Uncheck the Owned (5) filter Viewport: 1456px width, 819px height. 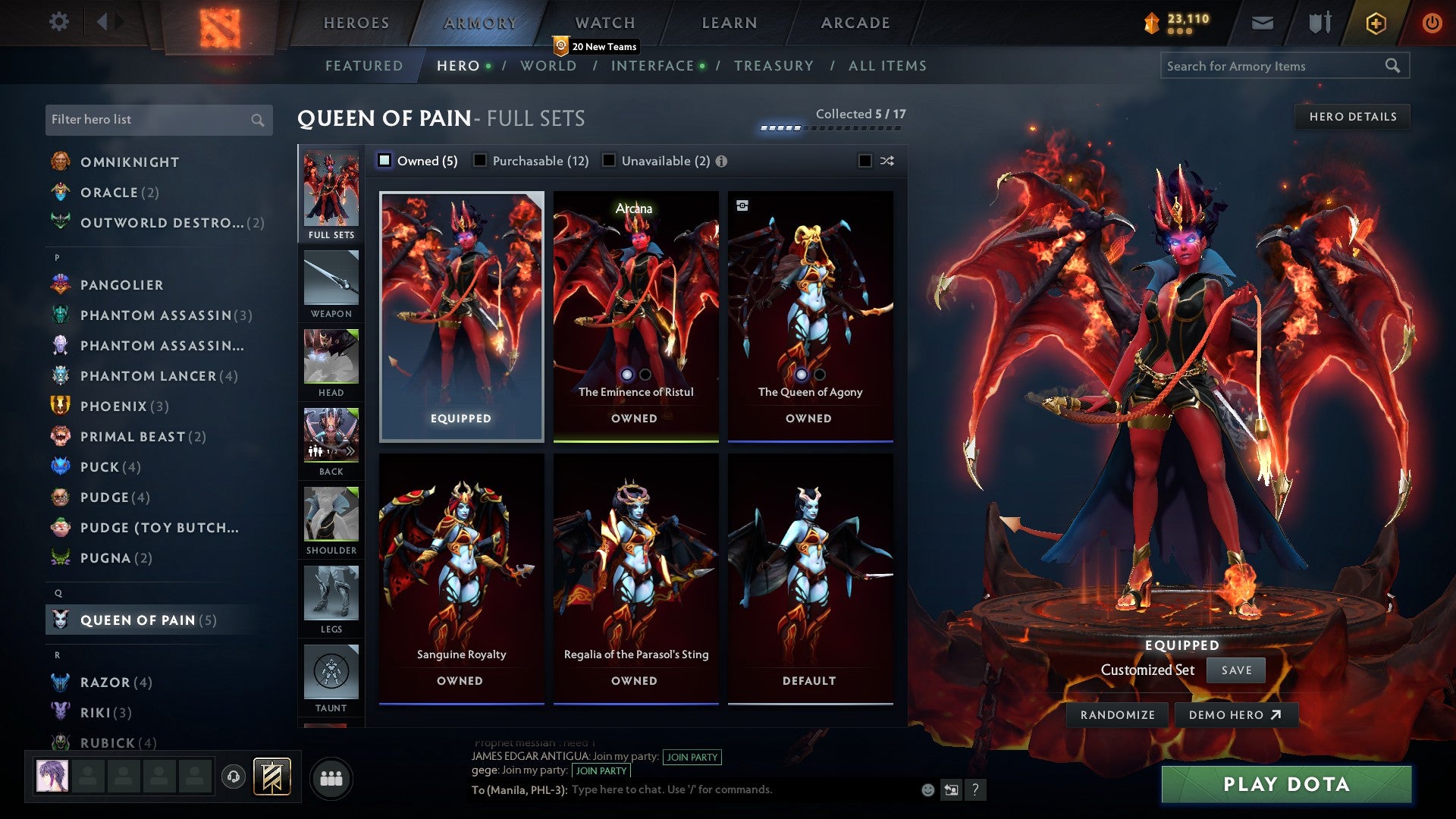pyautogui.click(x=384, y=161)
